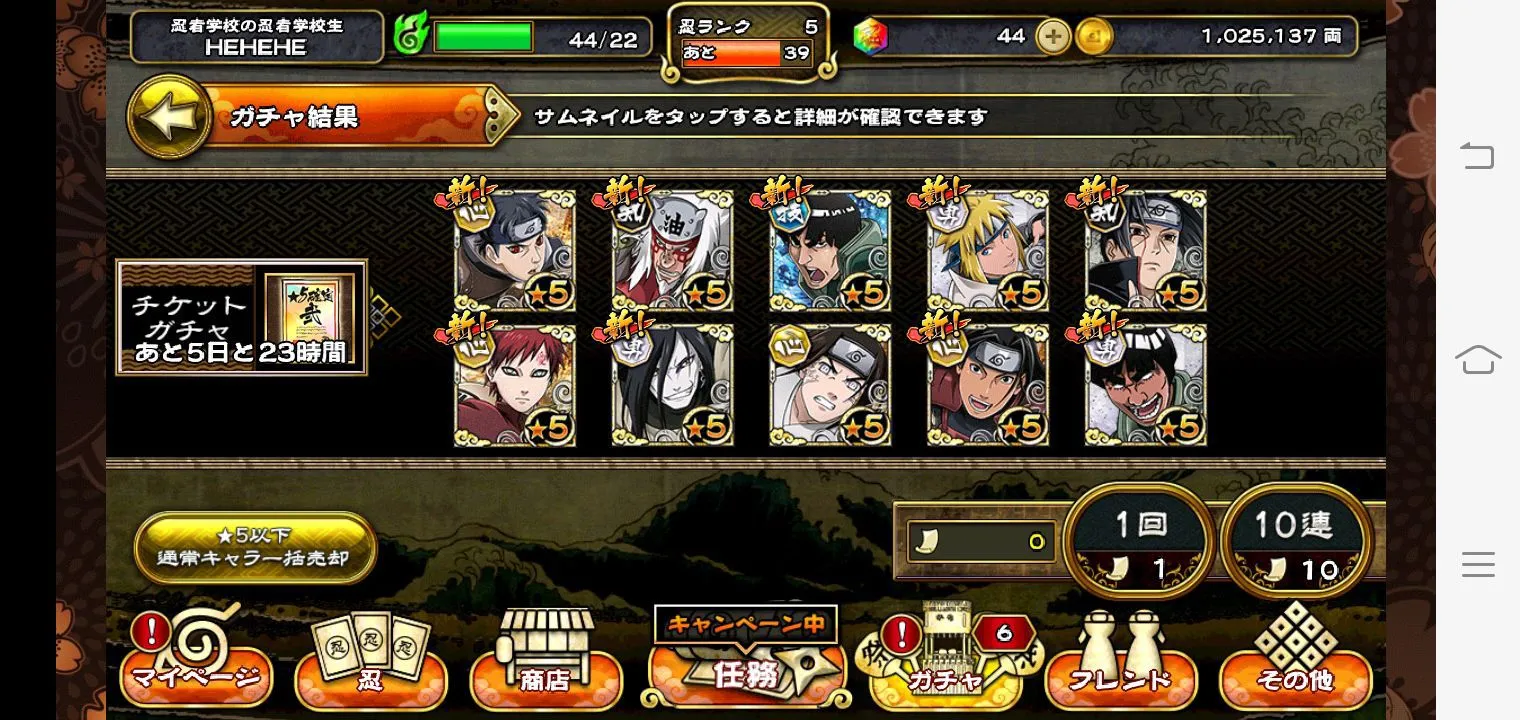Tap the Android home navigation button
The width and height of the screenshot is (1520, 720).
pyautogui.click(x=1478, y=358)
